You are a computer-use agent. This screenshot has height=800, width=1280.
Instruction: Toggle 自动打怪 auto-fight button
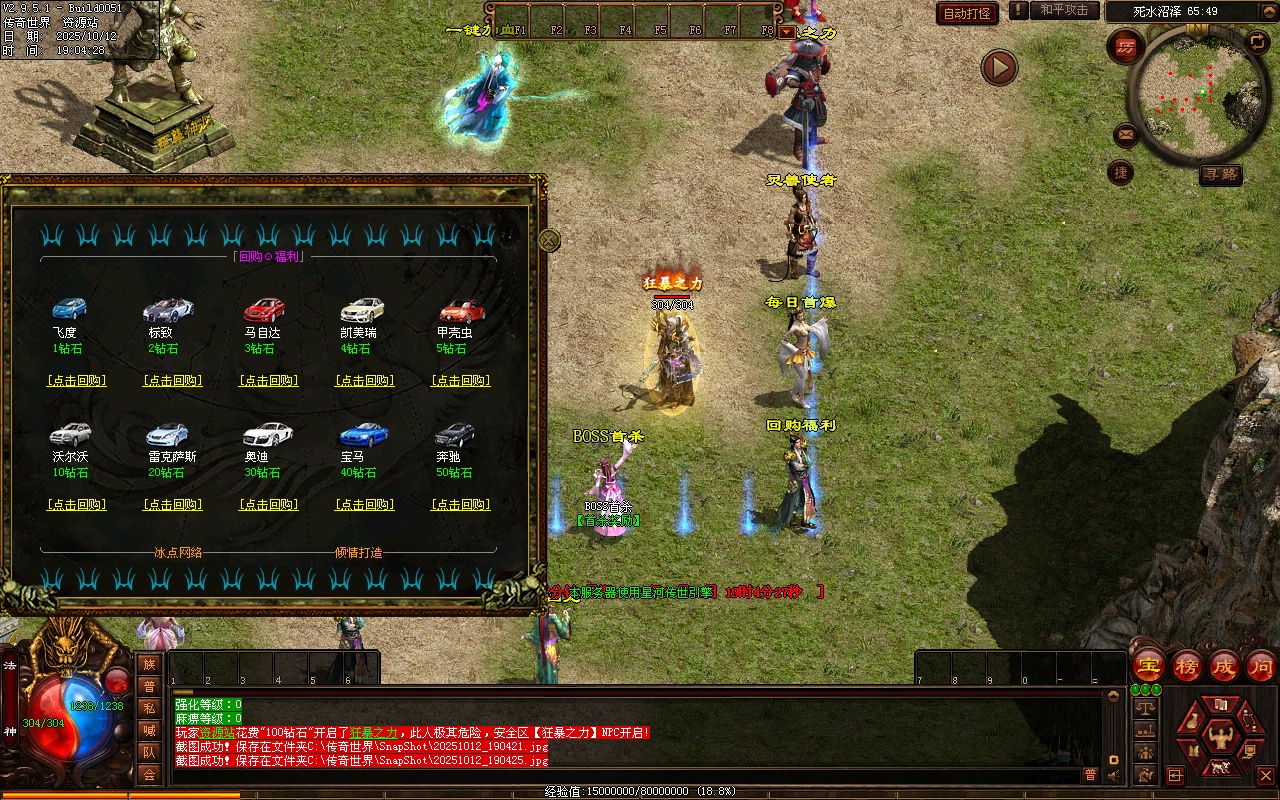coord(967,13)
